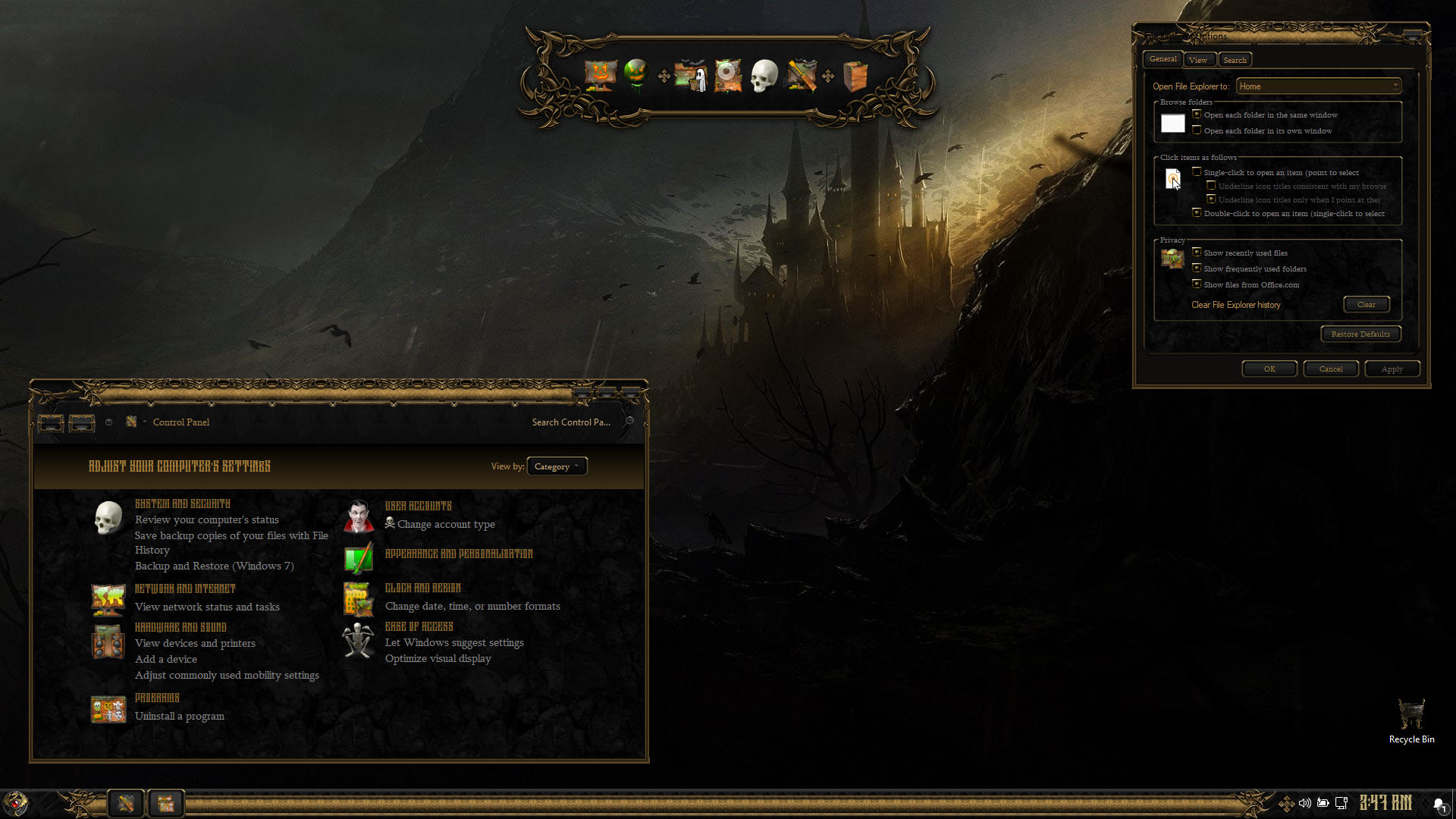Choose Clock and Region category
The width and height of the screenshot is (1456, 819).
tap(422, 588)
